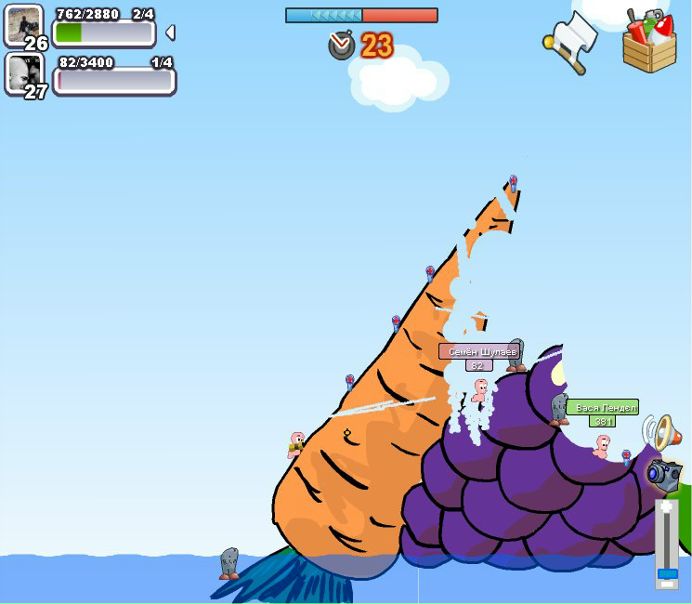Select the first team's avatar portrait
The width and height of the screenshot is (692, 604).
click(24, 25)
